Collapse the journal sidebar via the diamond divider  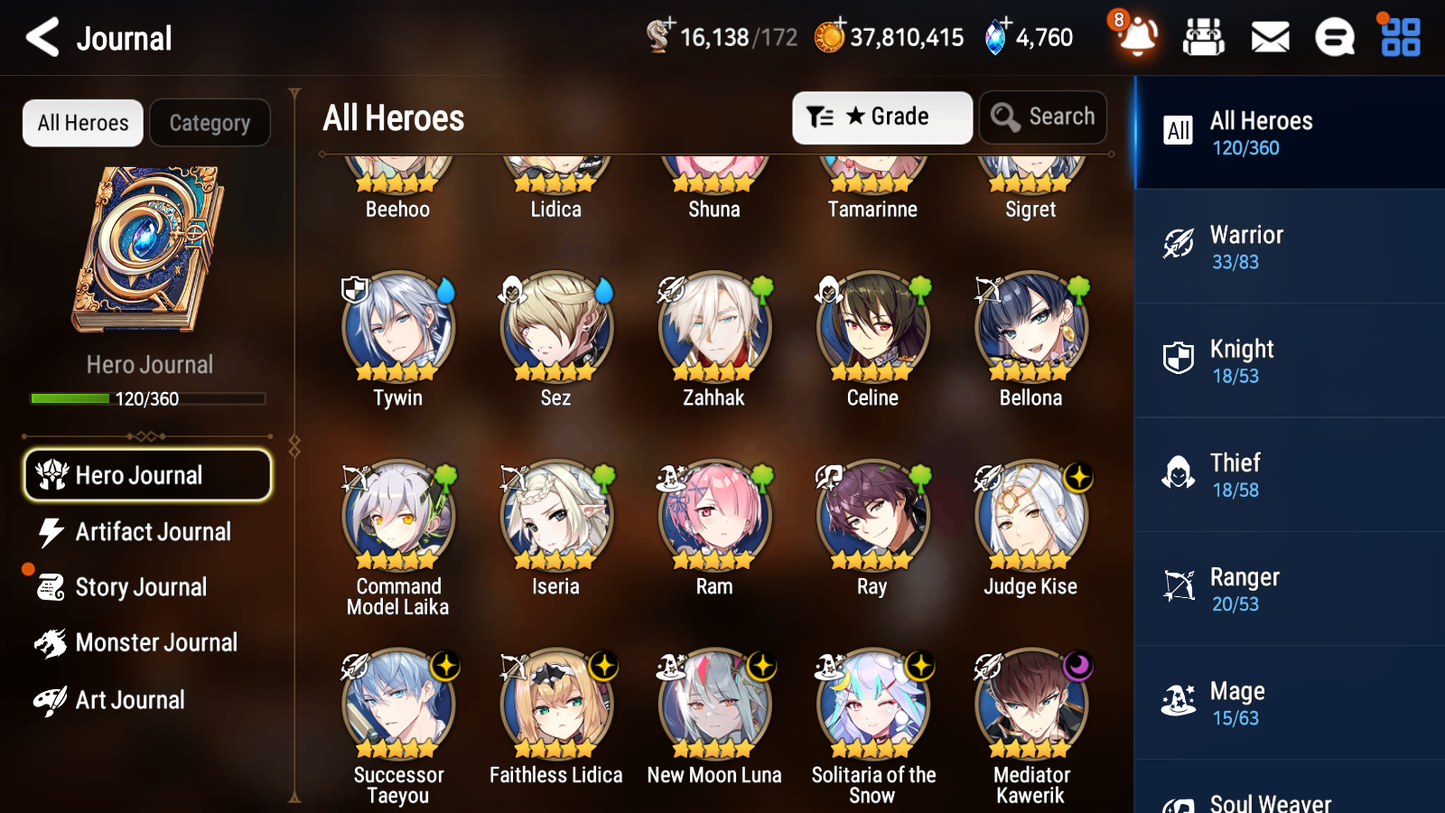click(x=293, y=445)
